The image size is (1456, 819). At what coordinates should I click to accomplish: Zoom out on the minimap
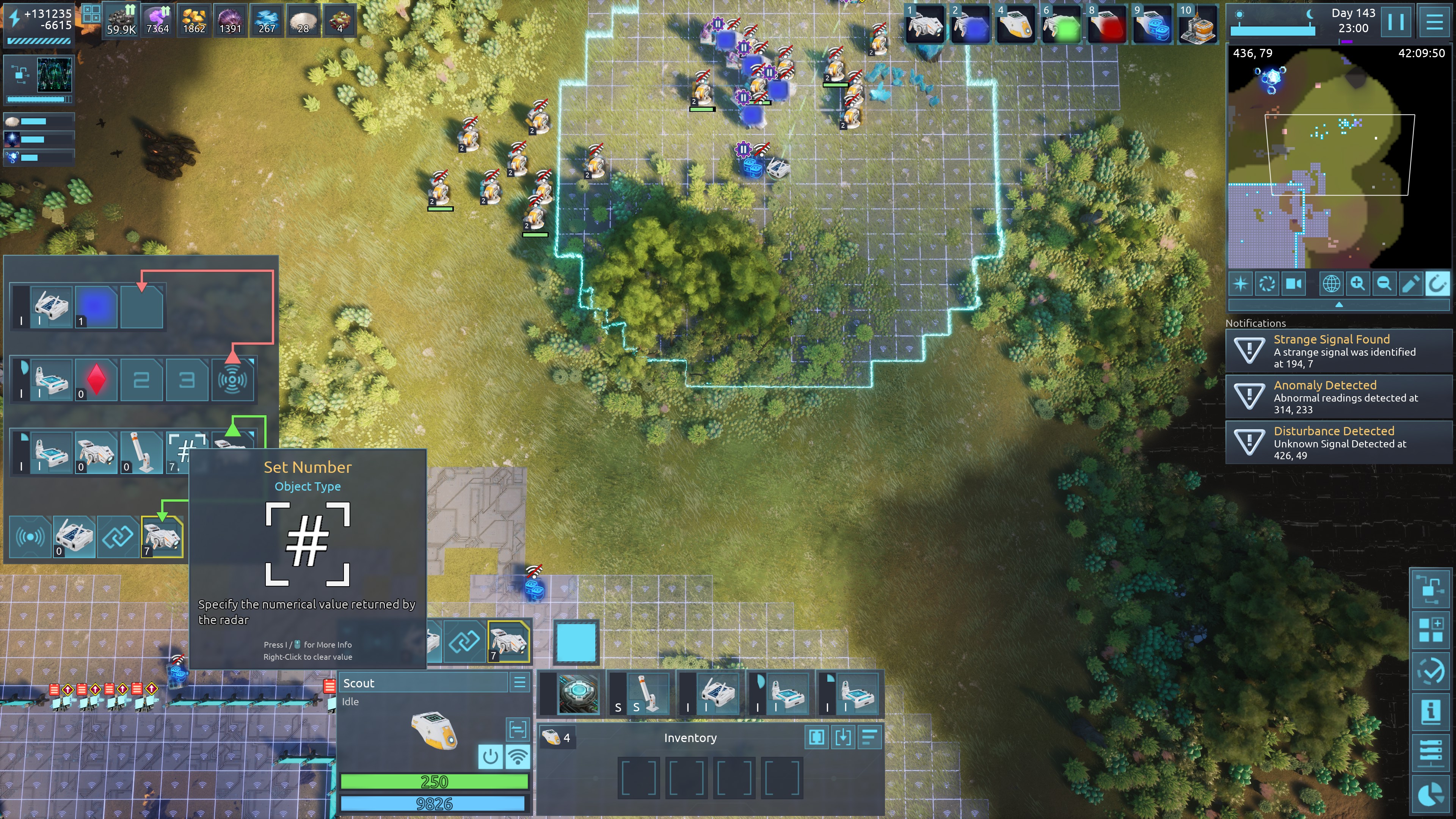(1384, 283)
